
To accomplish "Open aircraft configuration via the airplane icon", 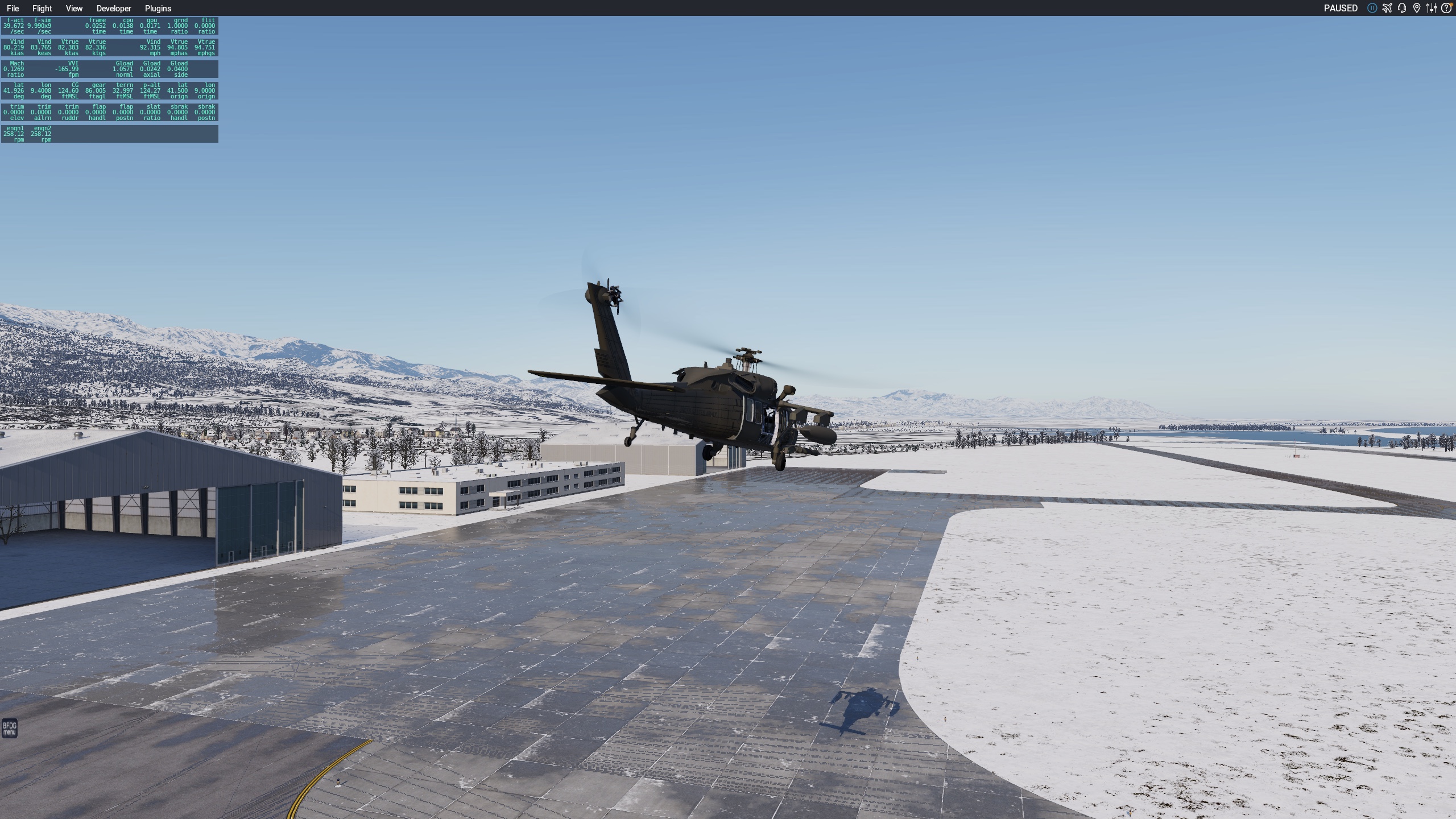I will point(1387,8).
